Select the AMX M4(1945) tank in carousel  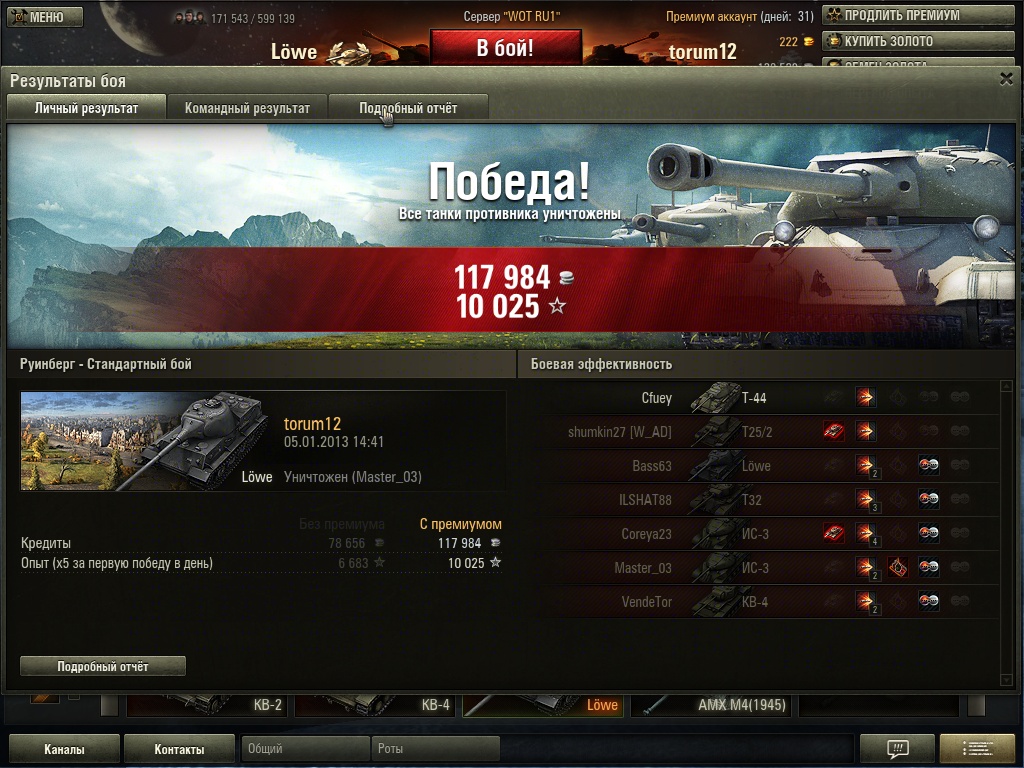coord(713,705)
